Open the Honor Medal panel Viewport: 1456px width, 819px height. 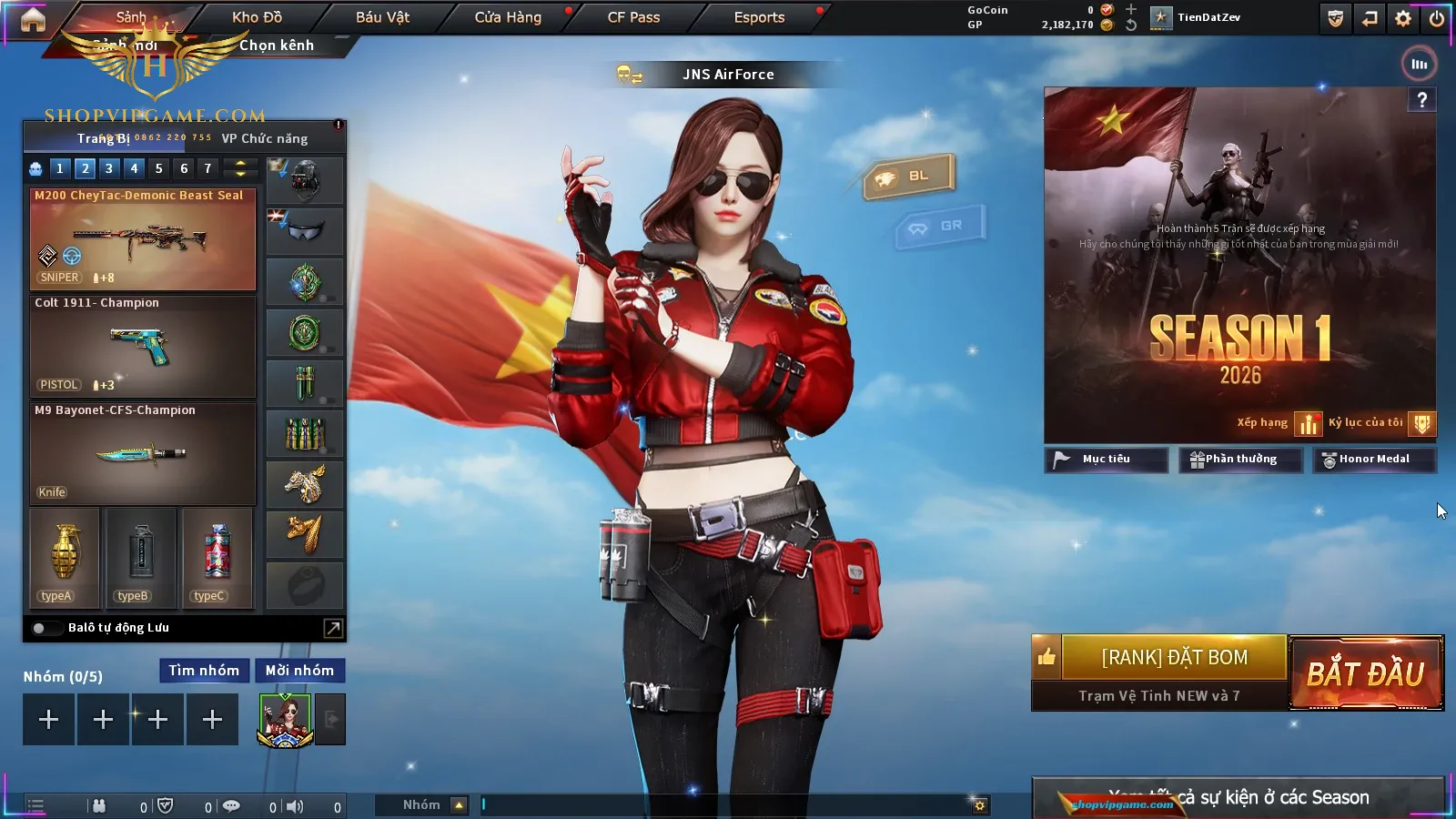point(1374,460)
